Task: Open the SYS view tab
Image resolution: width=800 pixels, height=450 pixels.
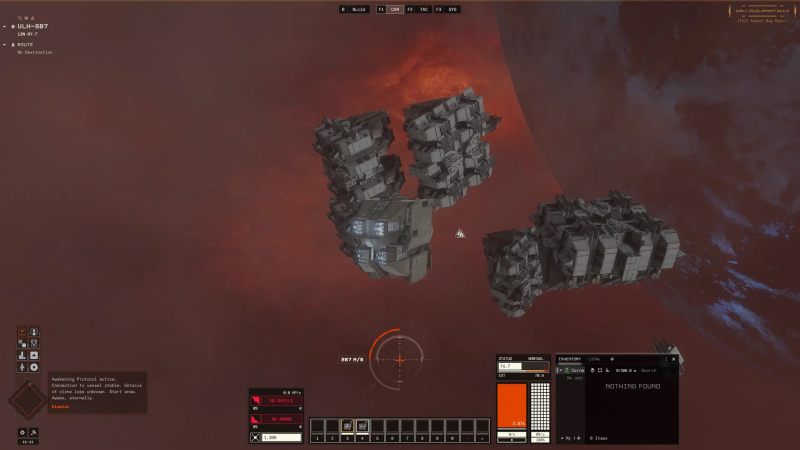Action: click(452, 9)
